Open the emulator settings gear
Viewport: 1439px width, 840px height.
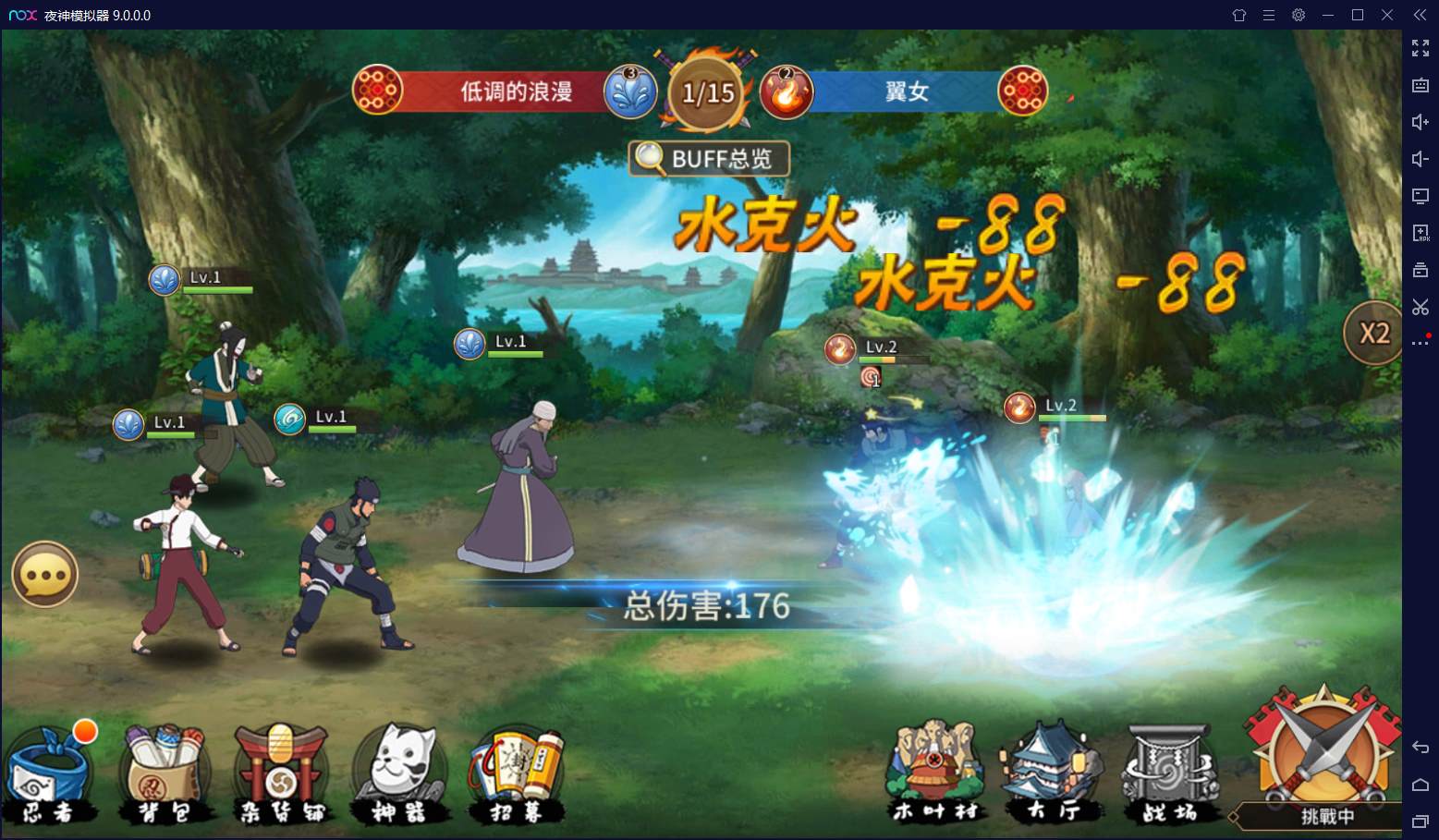tap(1299, 15)
